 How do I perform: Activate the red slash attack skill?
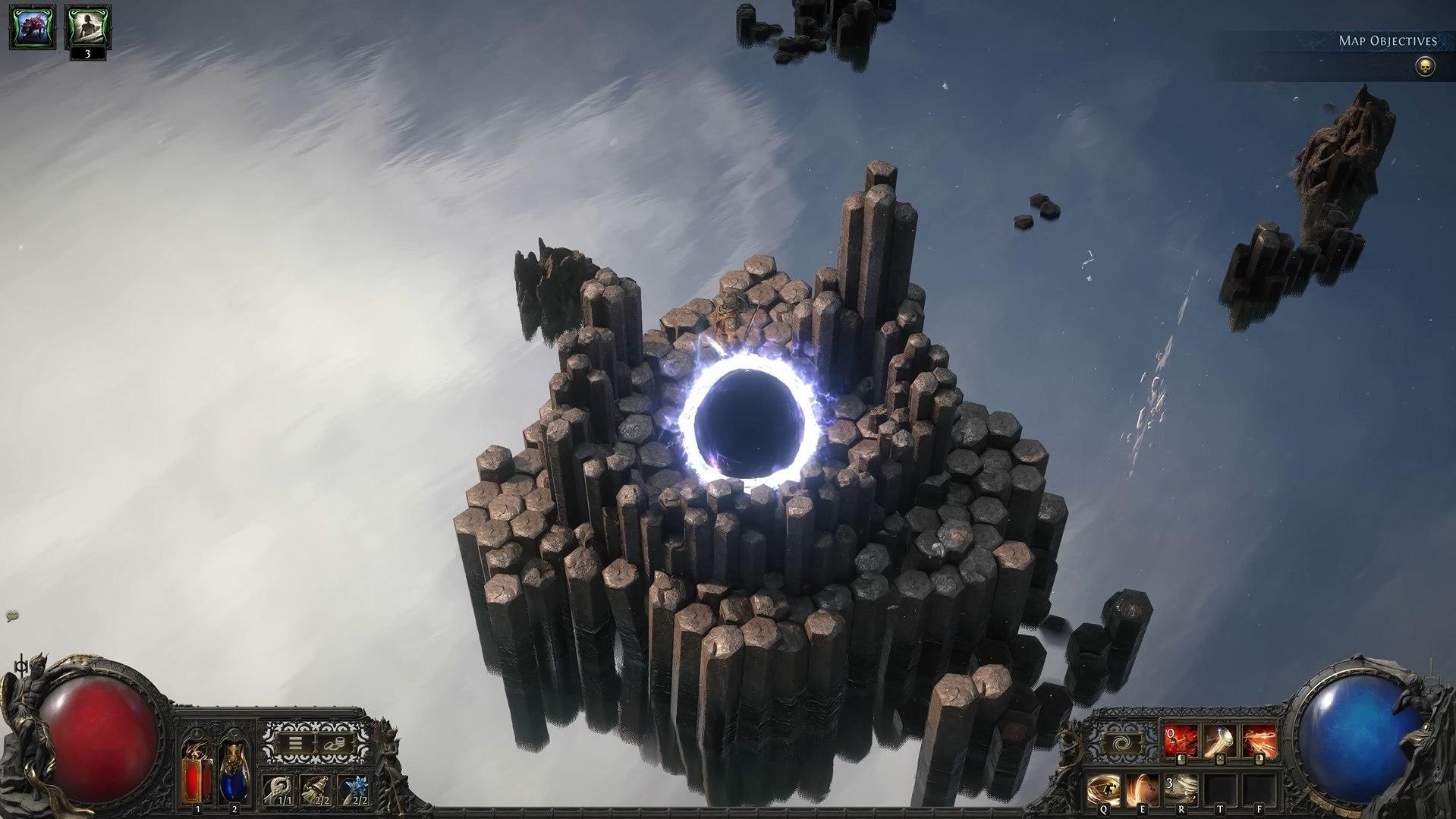(x=1181, y=742)
